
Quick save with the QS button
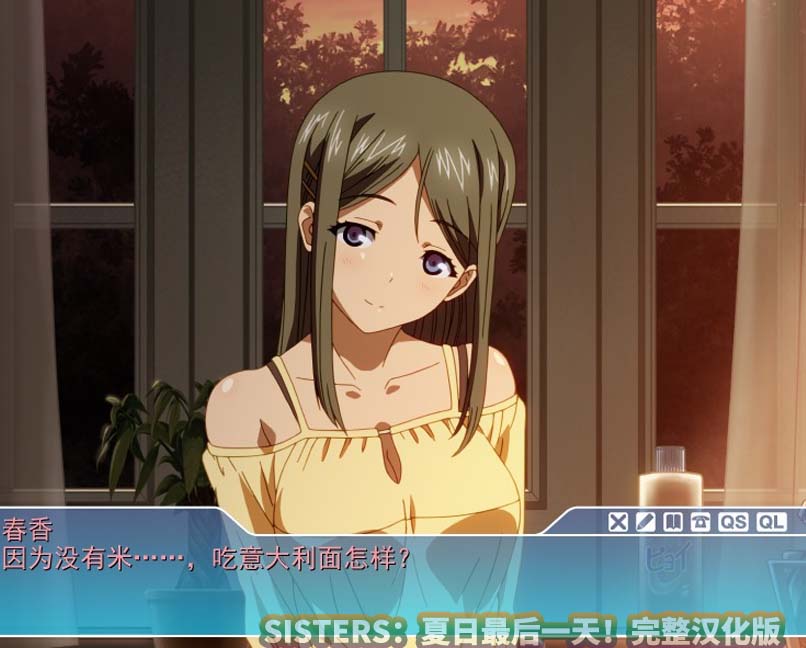coord(733,521)
